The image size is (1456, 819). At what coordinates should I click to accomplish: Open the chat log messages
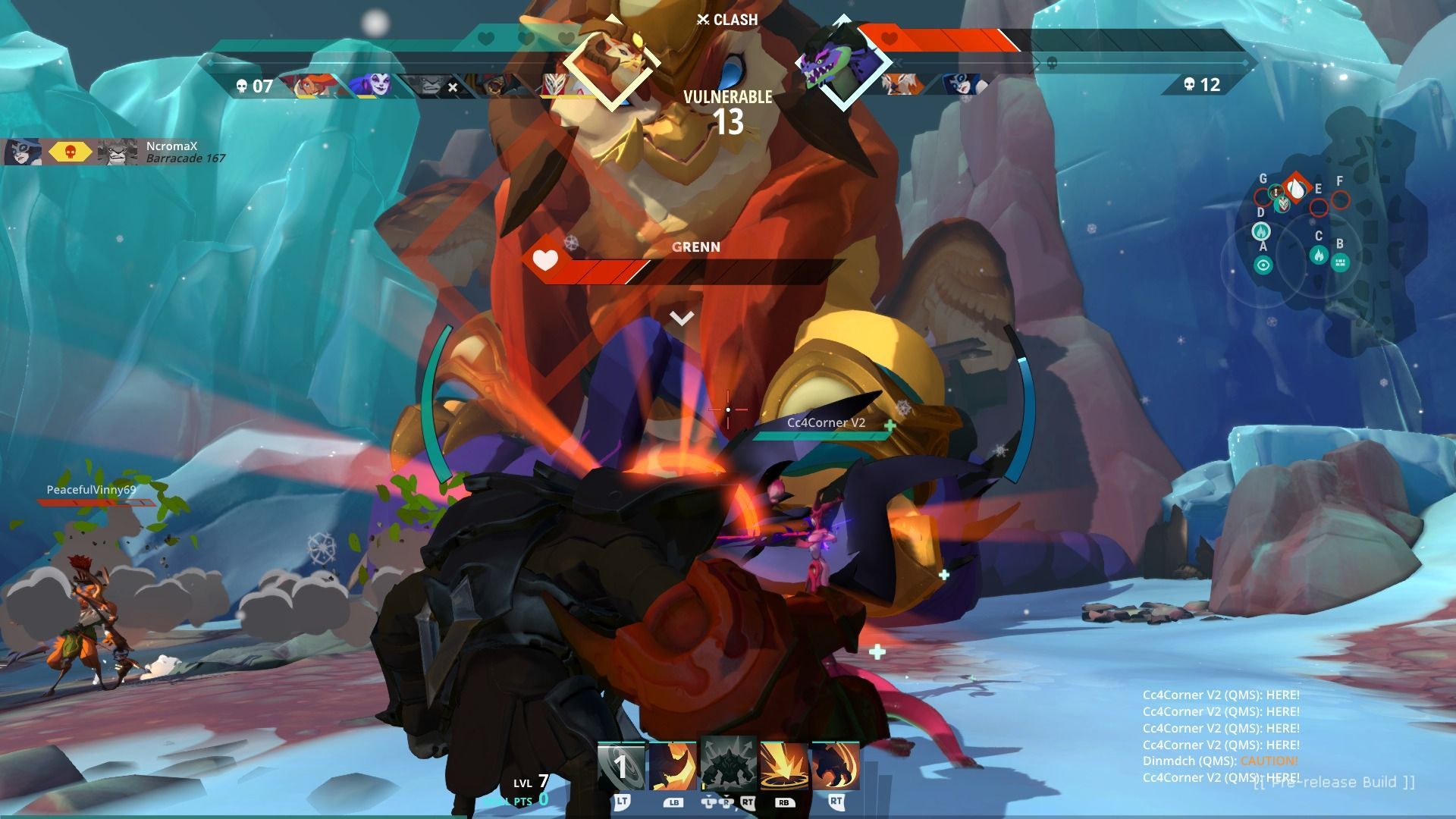(1221, 736)
